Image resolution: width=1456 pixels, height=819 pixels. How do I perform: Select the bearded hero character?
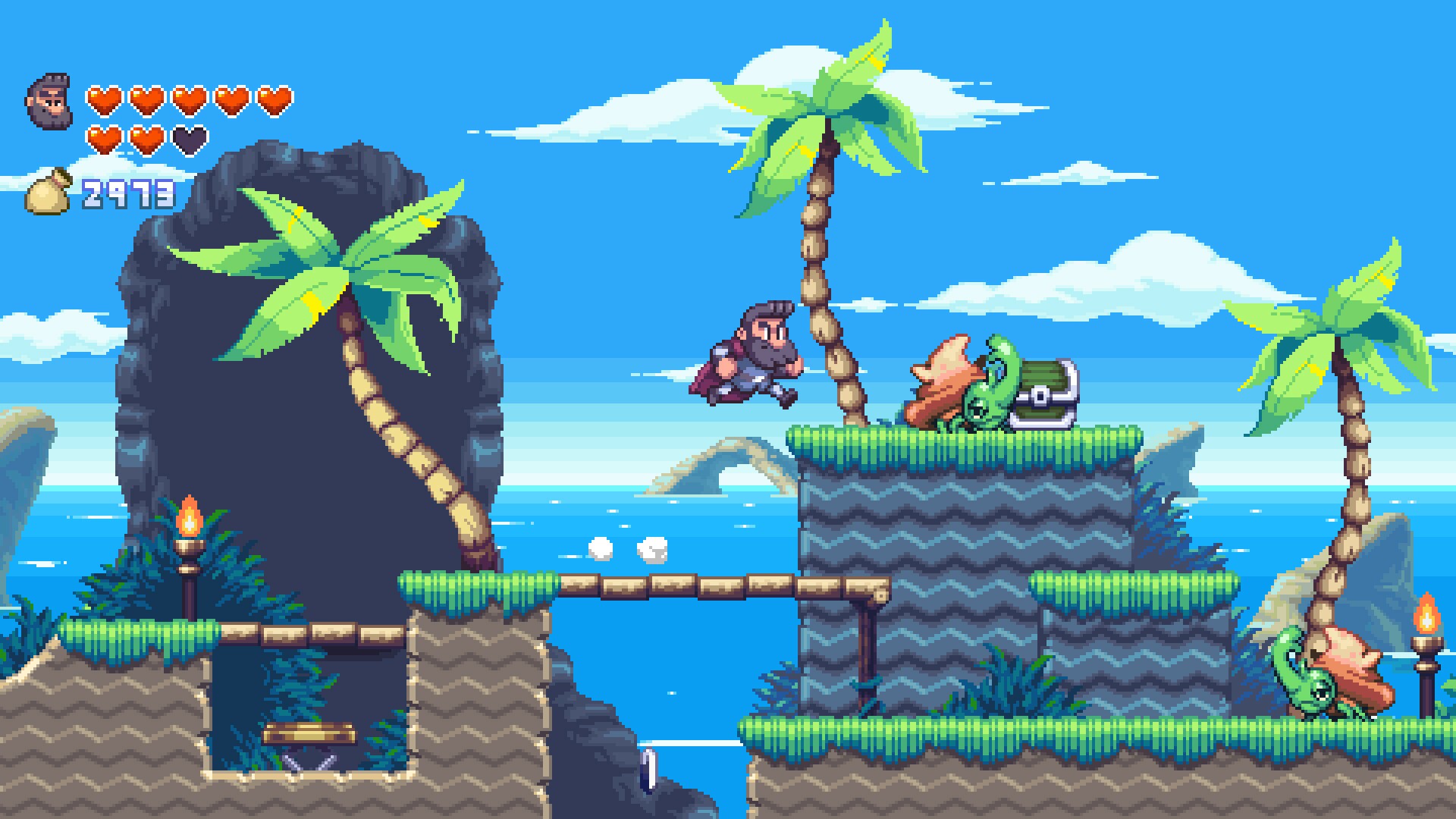[751, 353]
